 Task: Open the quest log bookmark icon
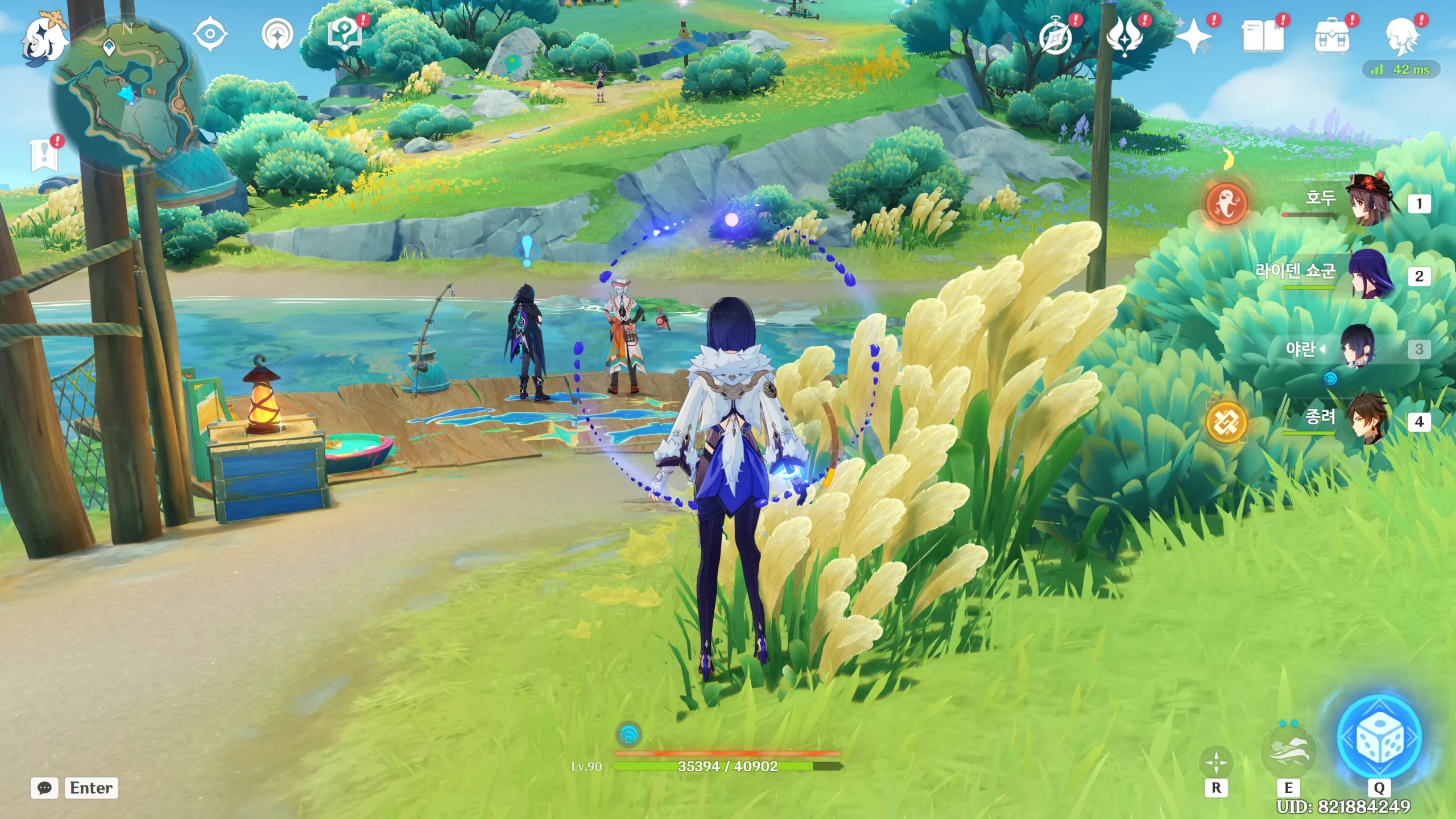coord(44,155)
